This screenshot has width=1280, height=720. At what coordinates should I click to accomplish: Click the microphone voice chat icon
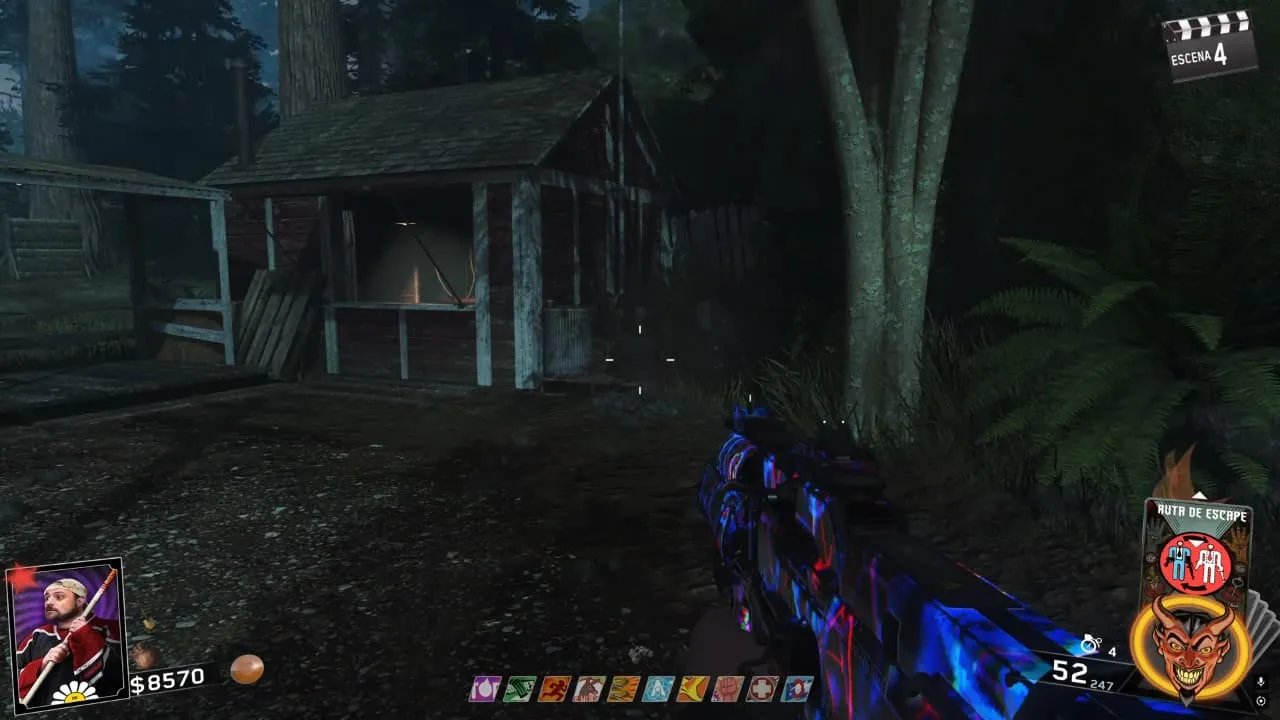(1261, 682)
